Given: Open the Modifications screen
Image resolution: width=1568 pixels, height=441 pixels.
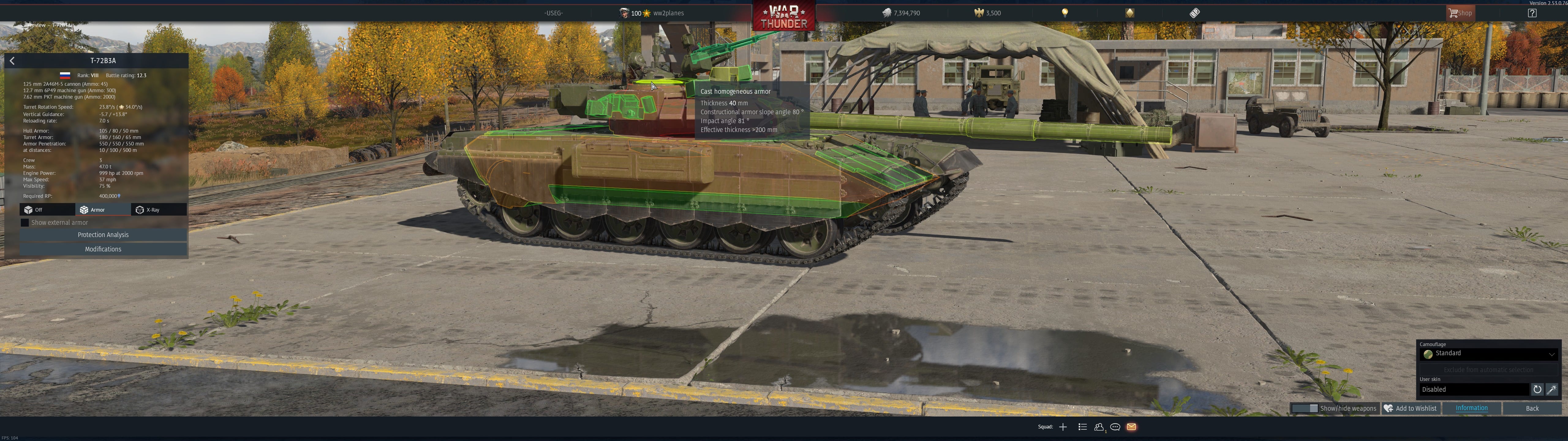Looking at the screenshot, I should tap(103, 249).
